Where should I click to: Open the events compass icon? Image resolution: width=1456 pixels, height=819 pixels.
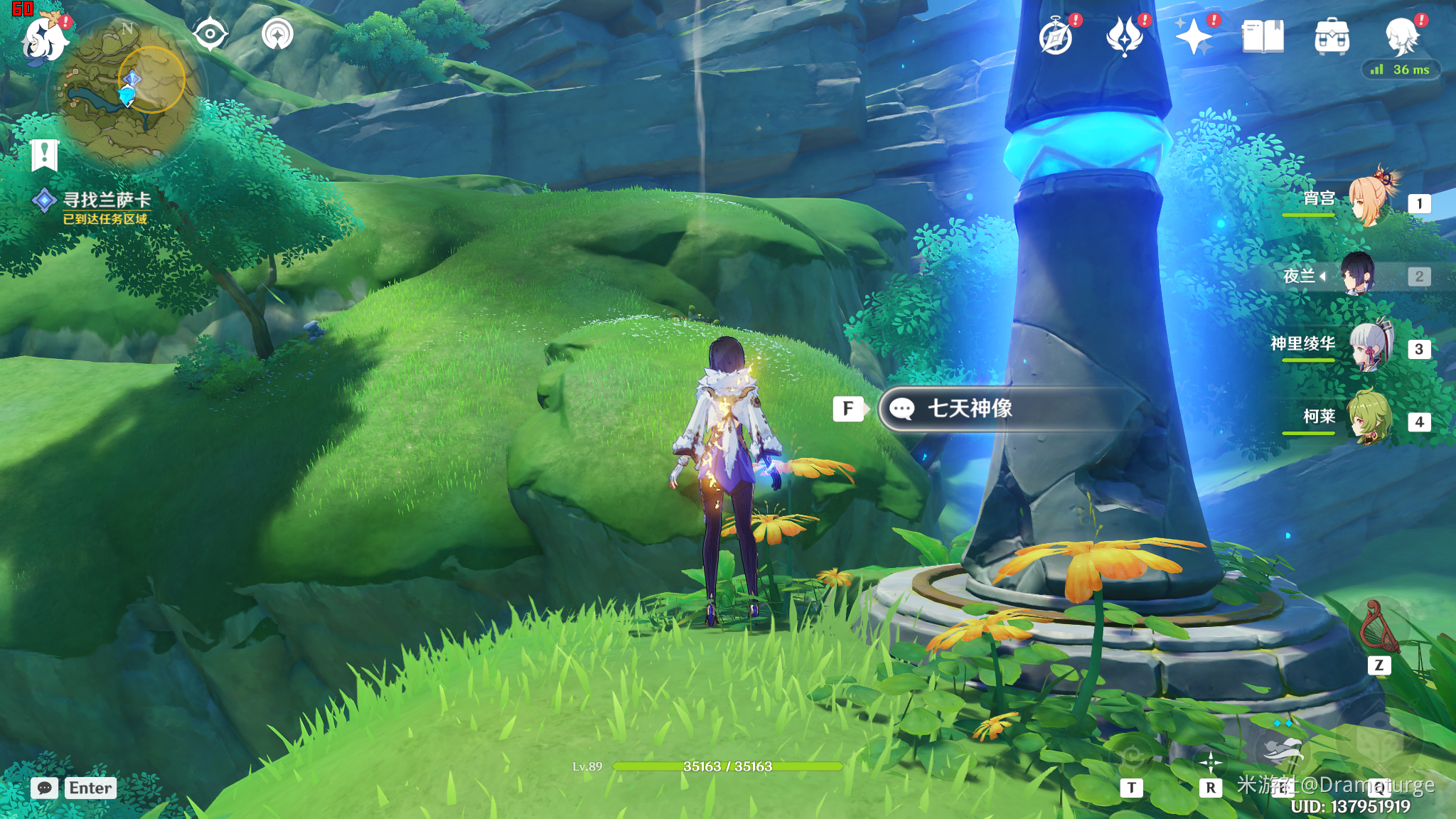click(1056, 37)
